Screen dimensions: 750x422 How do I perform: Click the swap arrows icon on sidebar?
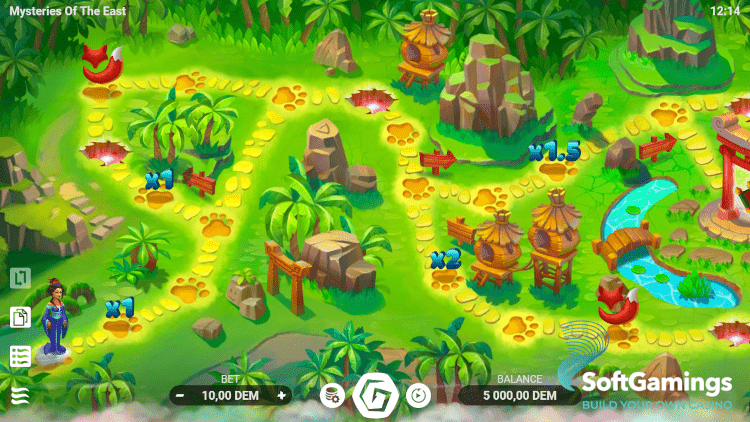tap(20, 279)
